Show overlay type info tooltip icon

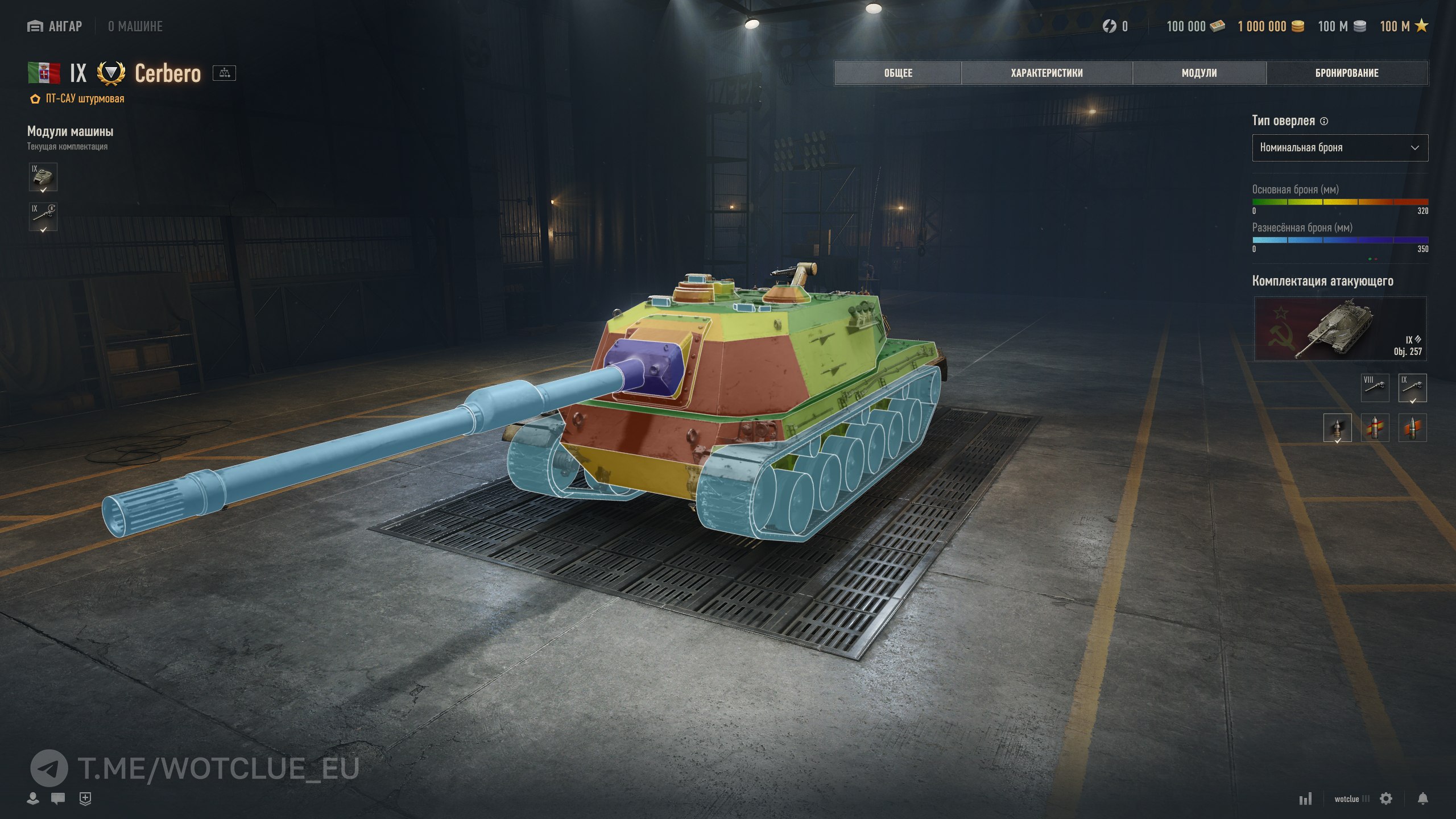pyautogui.click(x=1324, y=121)
